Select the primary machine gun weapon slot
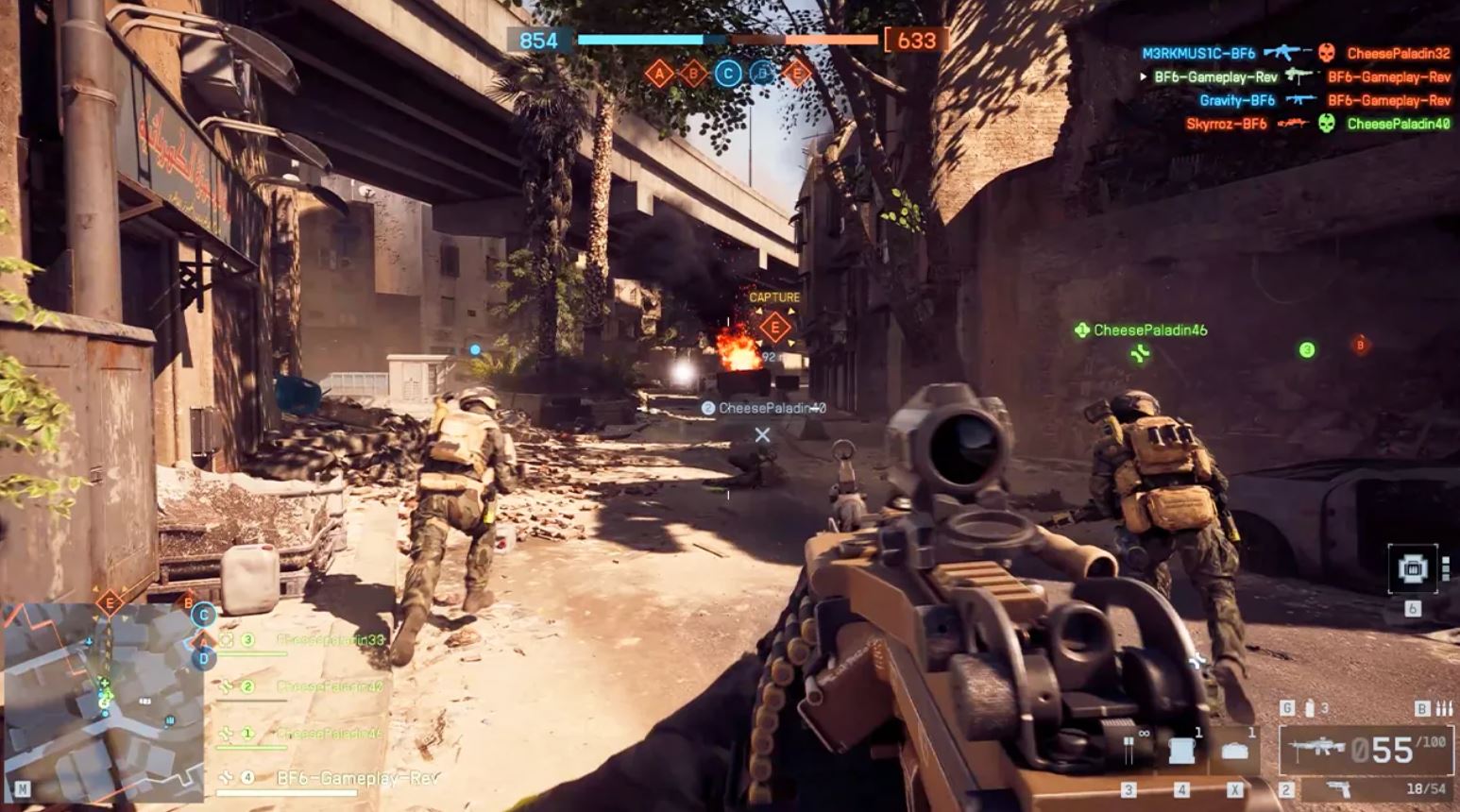Image resolution: width=1460 pixels, height=812 pixels. tap(1367, 751)
